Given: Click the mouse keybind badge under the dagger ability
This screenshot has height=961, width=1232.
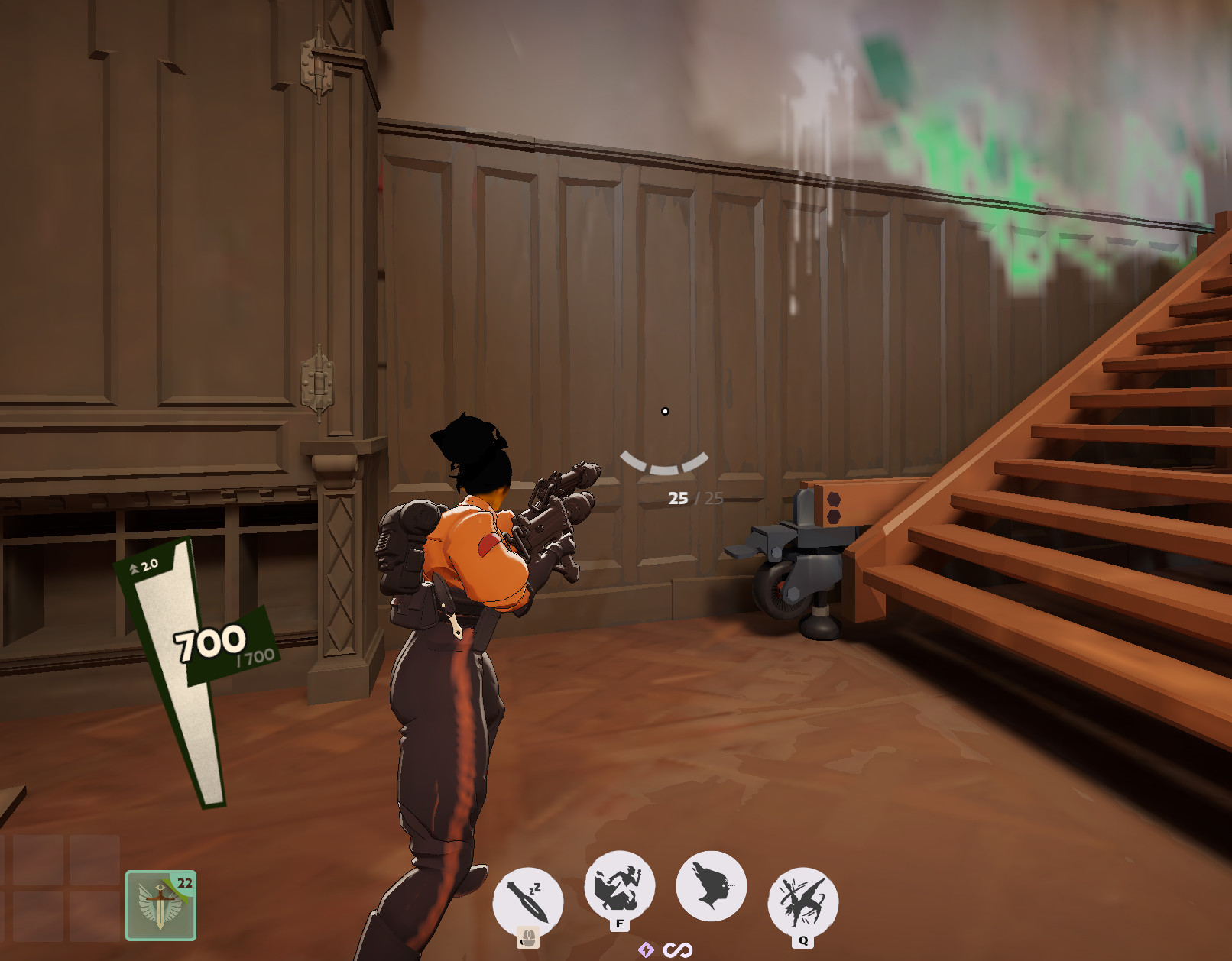Looking at the screenshot, I should 530,938.
